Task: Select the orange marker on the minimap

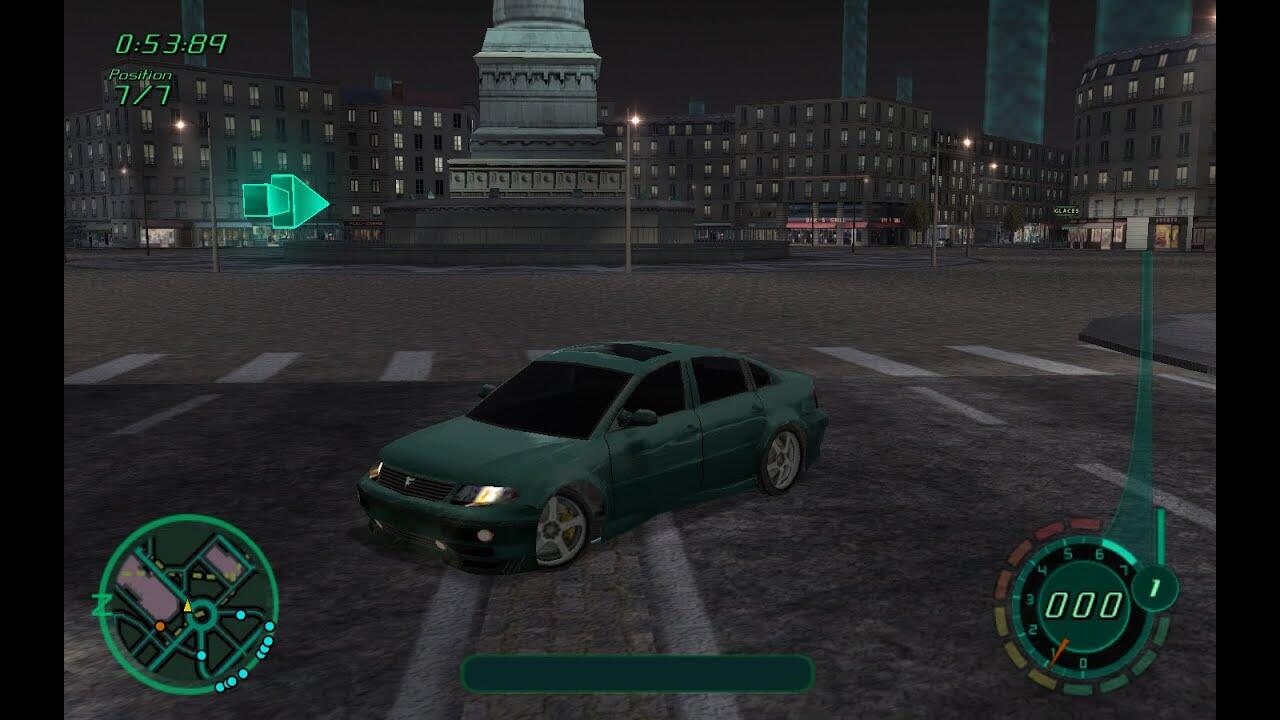Action: [x=160, y=626]
